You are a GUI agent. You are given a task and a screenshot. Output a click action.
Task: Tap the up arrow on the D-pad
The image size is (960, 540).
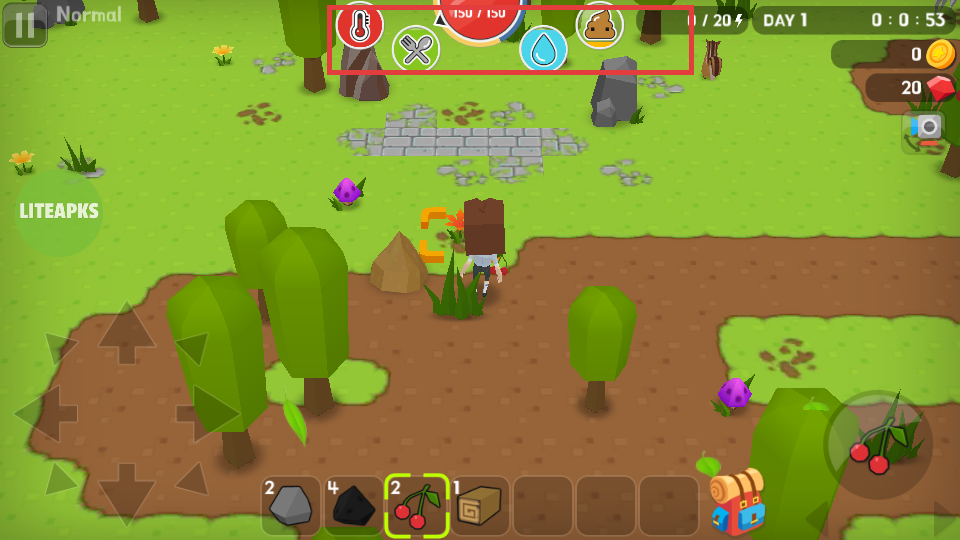[x=126, y=335]
